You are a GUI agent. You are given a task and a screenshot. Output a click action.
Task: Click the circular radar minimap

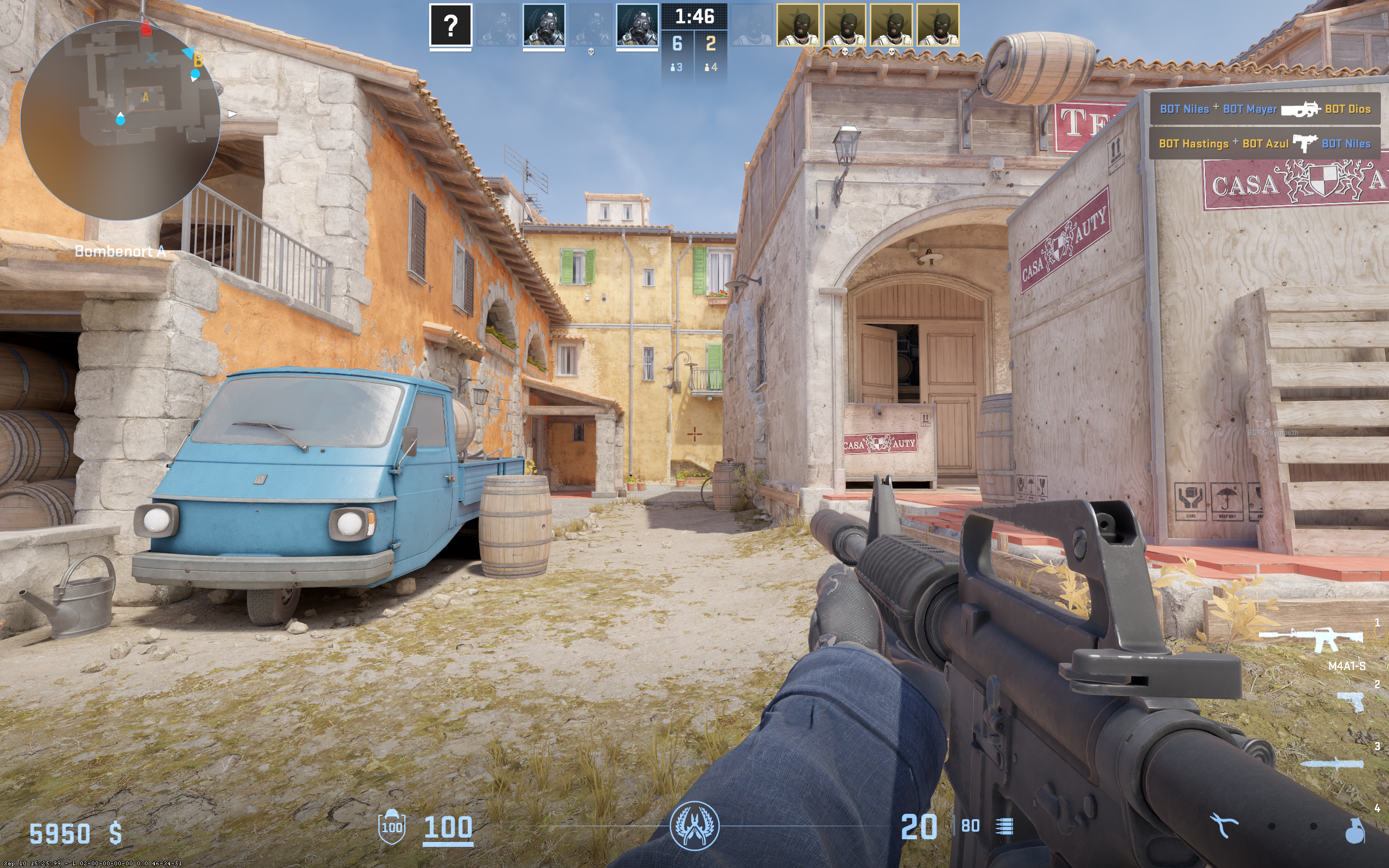coord(120,120)
